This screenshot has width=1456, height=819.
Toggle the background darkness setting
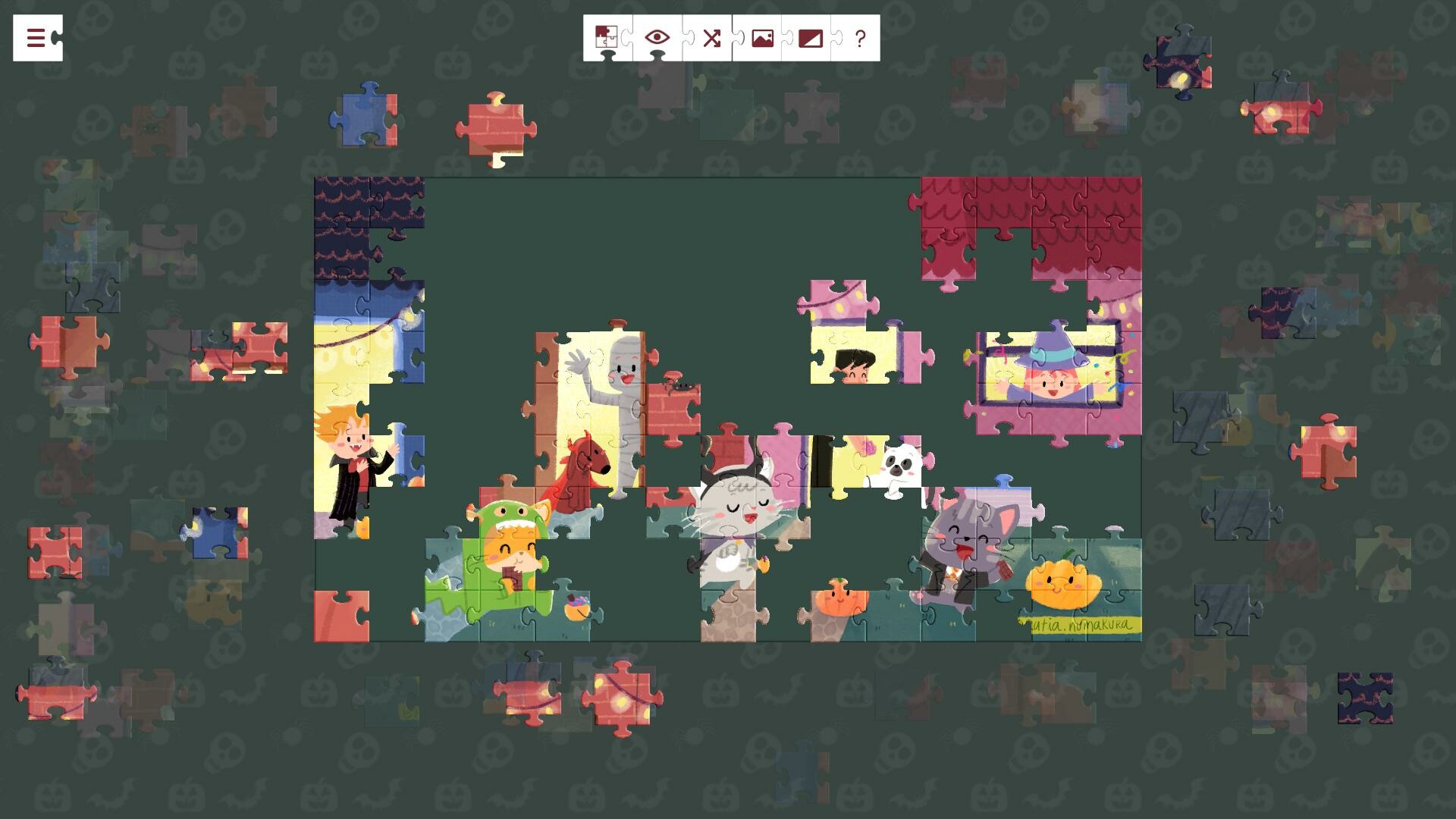811,36
